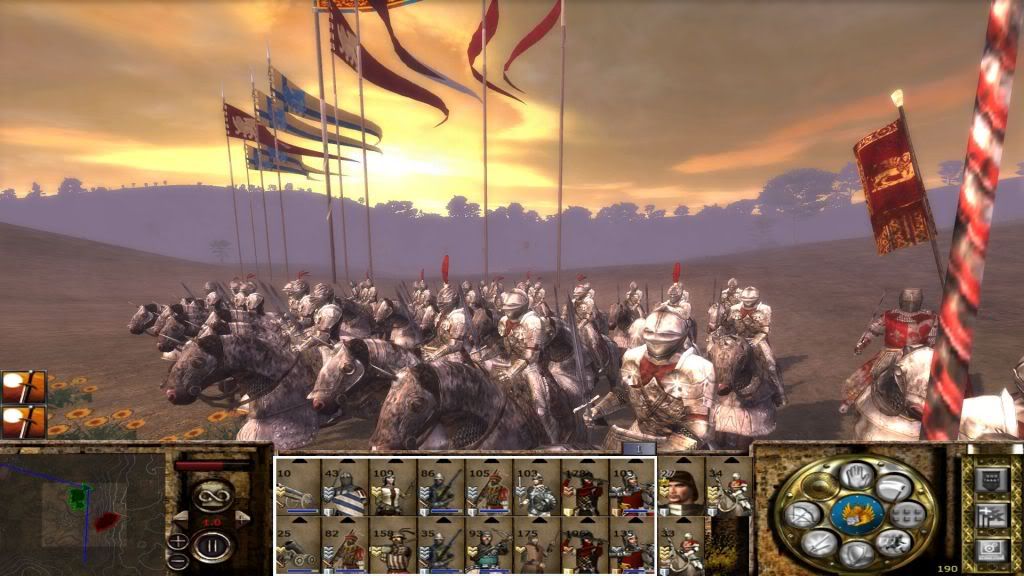Choose the unit card with 158 soldiers
The width and height of the screenshot is (1024, 576).
[393, 545]
